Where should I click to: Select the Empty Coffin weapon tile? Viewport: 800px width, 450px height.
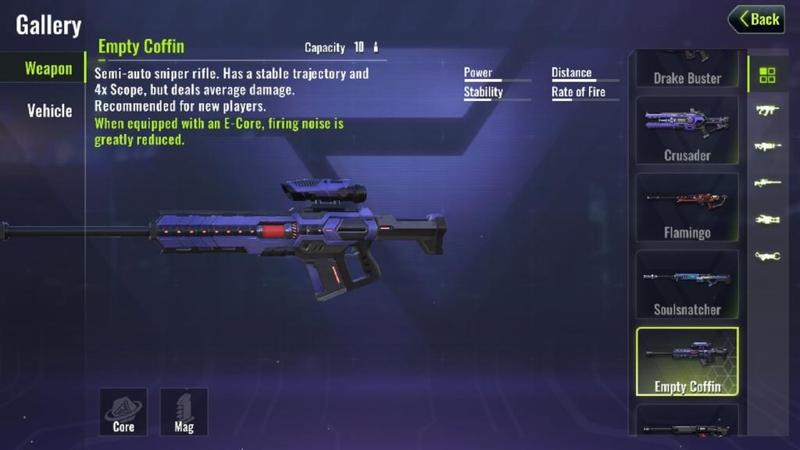pyautogui.click(x=687, y=362)
